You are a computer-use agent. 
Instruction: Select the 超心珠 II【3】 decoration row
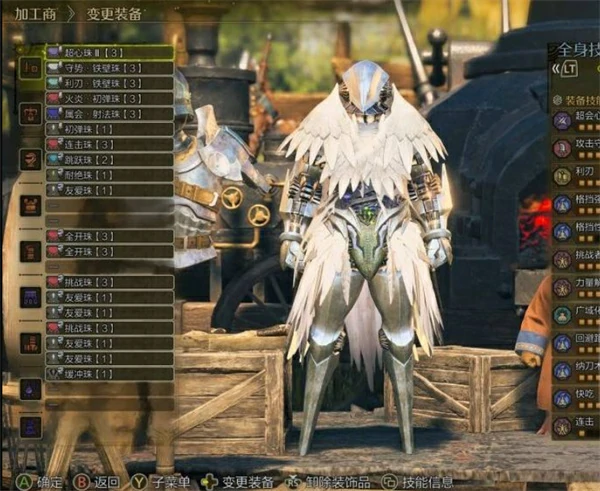pos(108,51)
